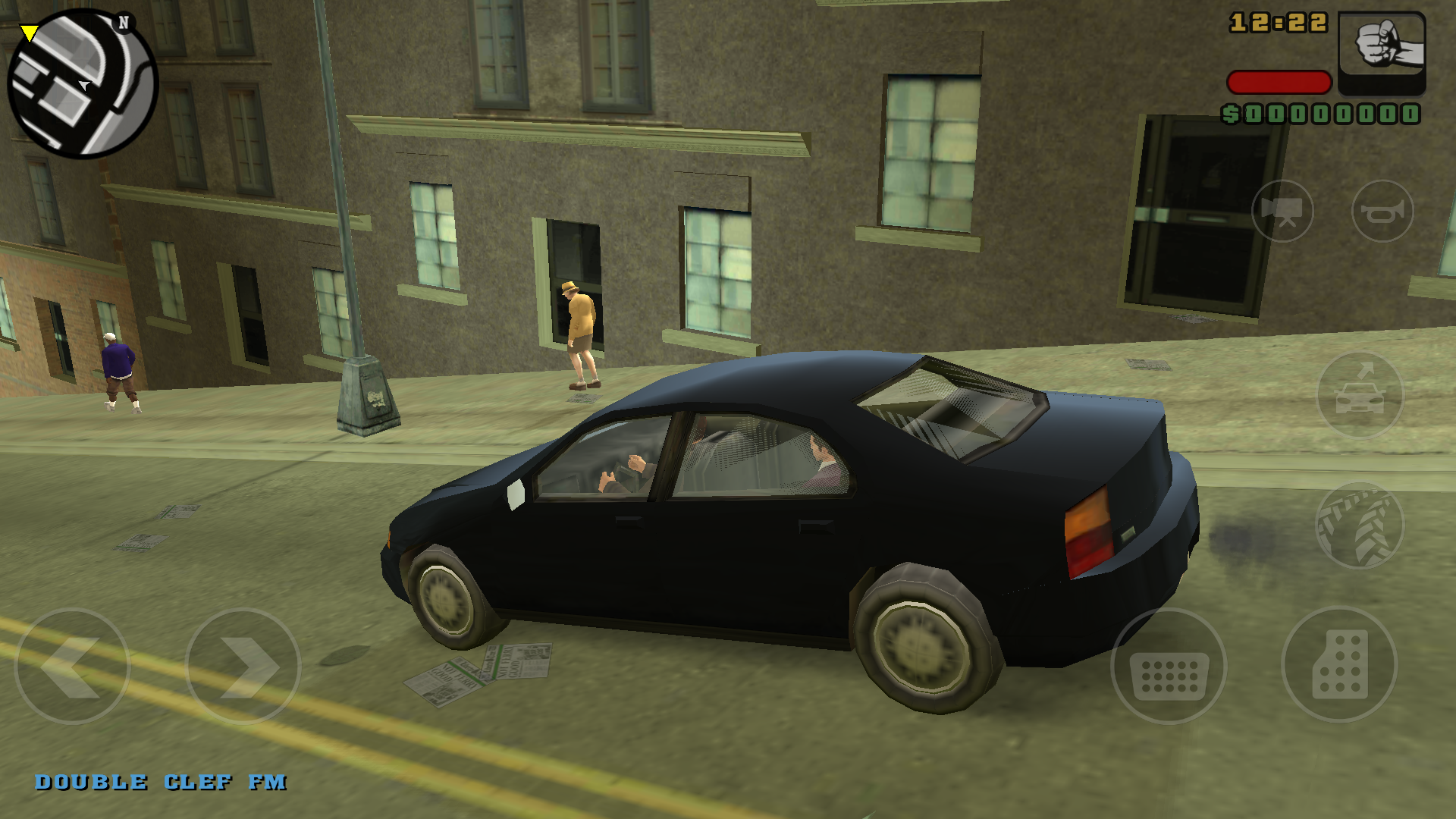Tap the yellow waypoint triangle on the minimap
The image size is (1456, 819).
point(27,30)
